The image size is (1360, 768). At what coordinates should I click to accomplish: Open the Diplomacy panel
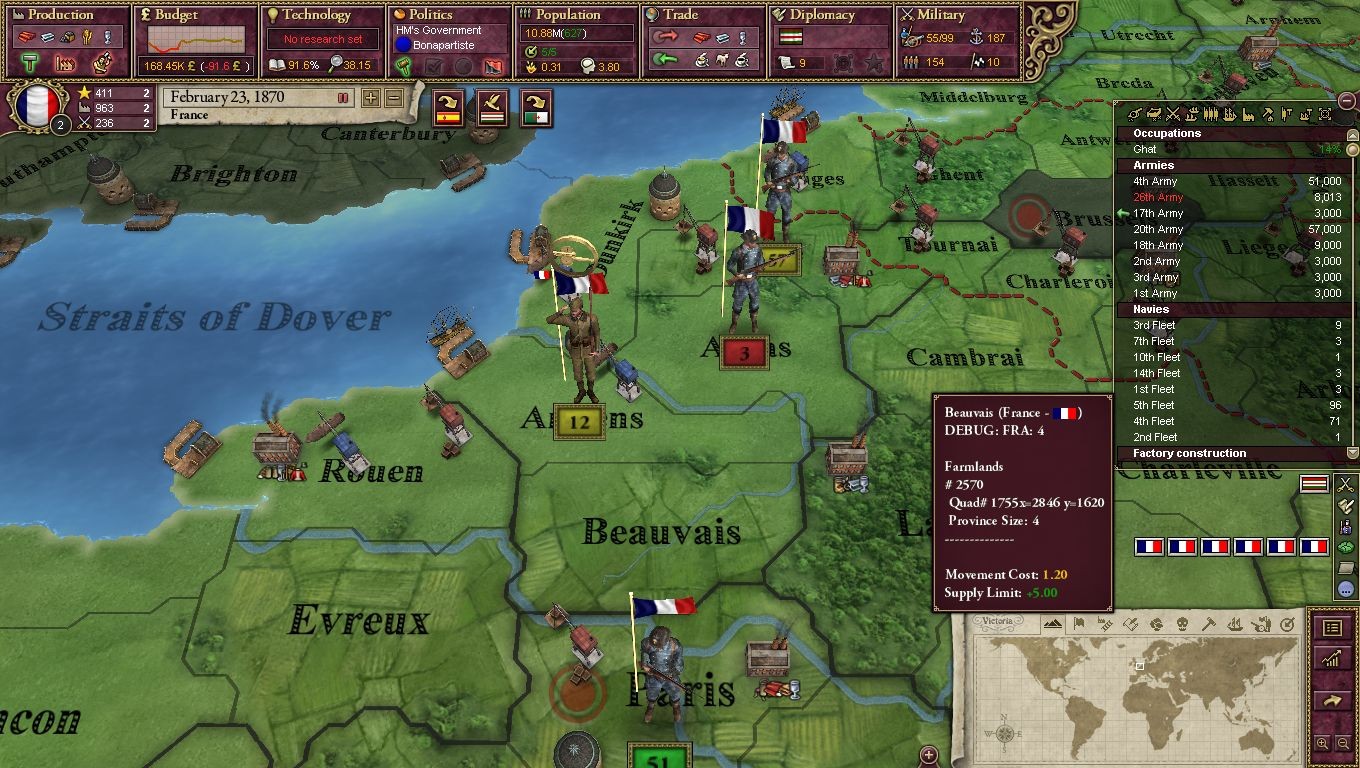click(x=822, y=15)
